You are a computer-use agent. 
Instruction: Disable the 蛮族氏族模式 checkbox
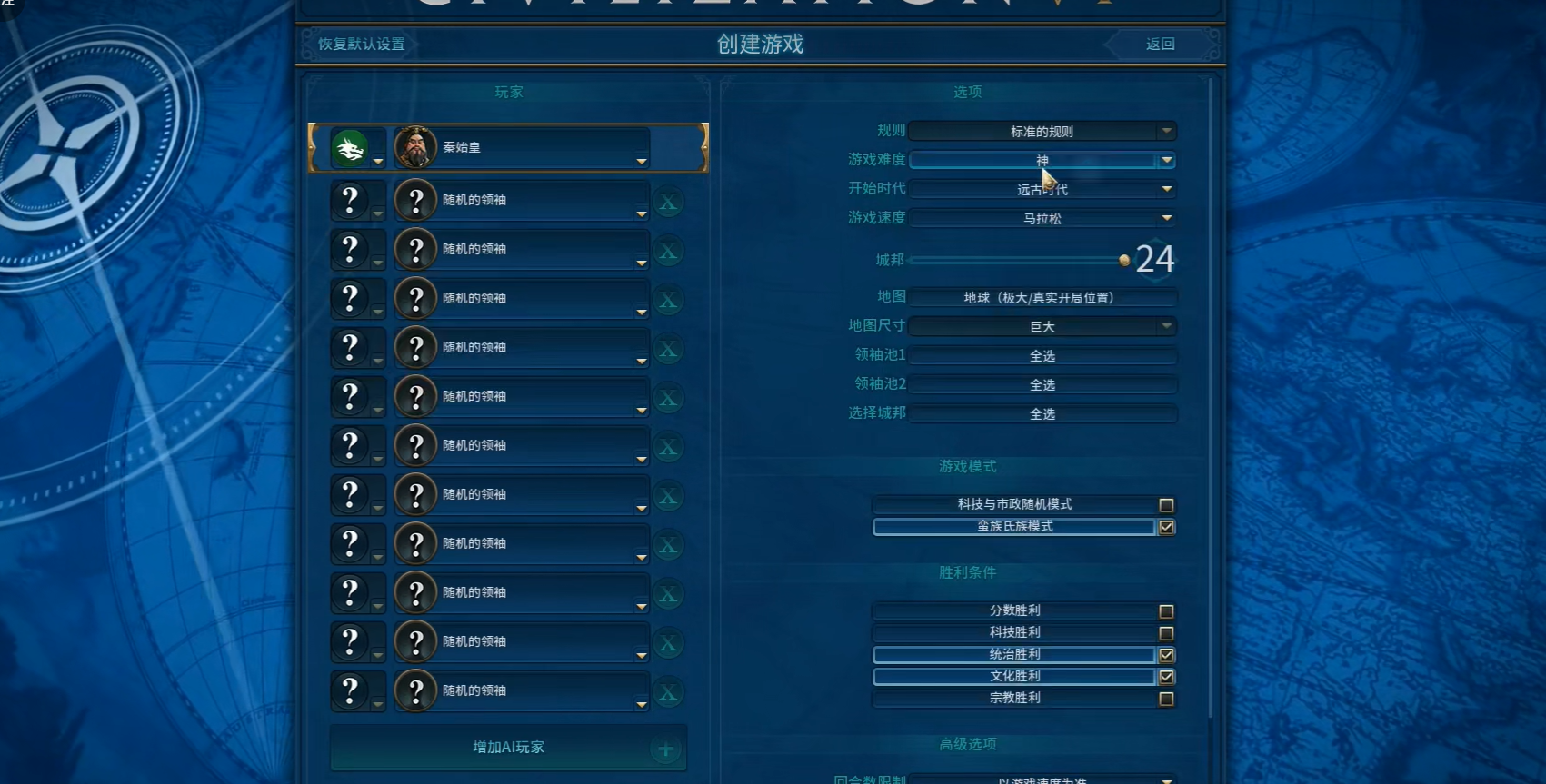click(x=1167, y=527)
